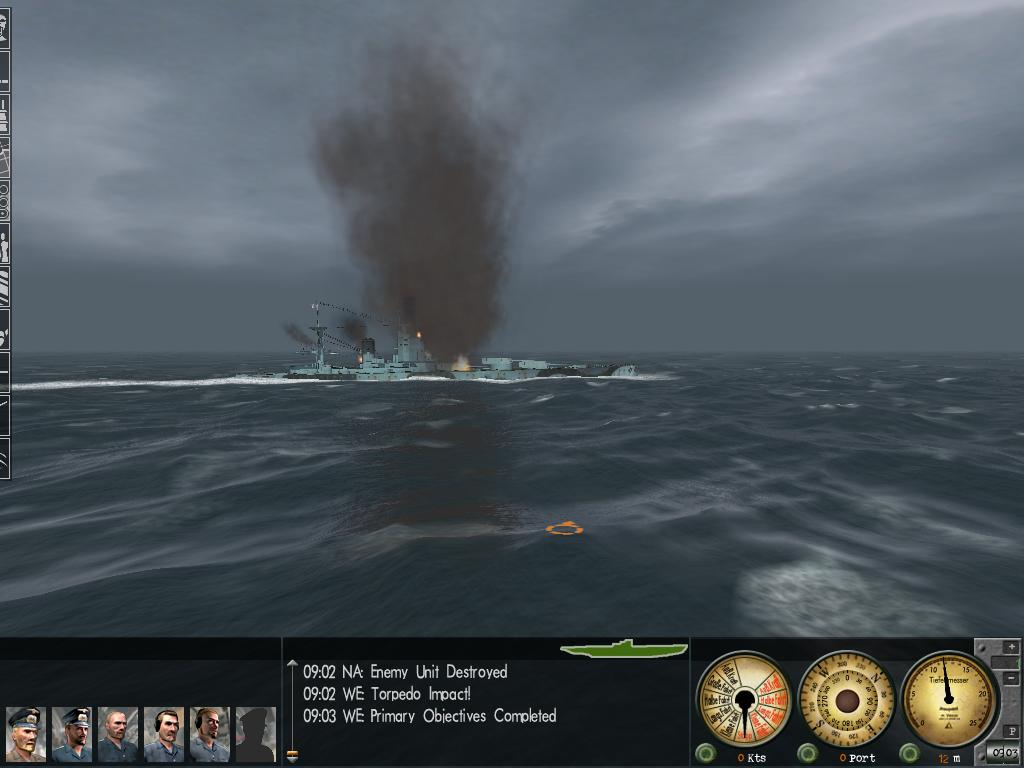Expand the message log with the orange button
Image resolution: width=1024 pixels, height=768 pixels.
pyautogui.click(x=292, y=755)
